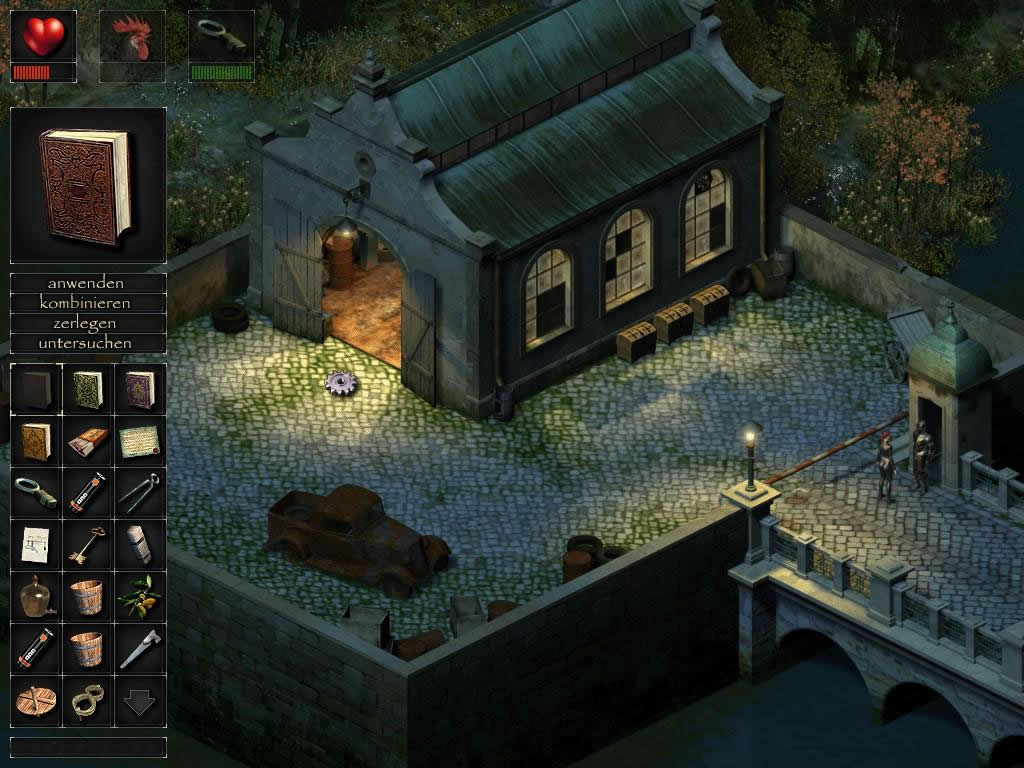
Task: Select the matchbox inventory slot
Action: point(88,441)
